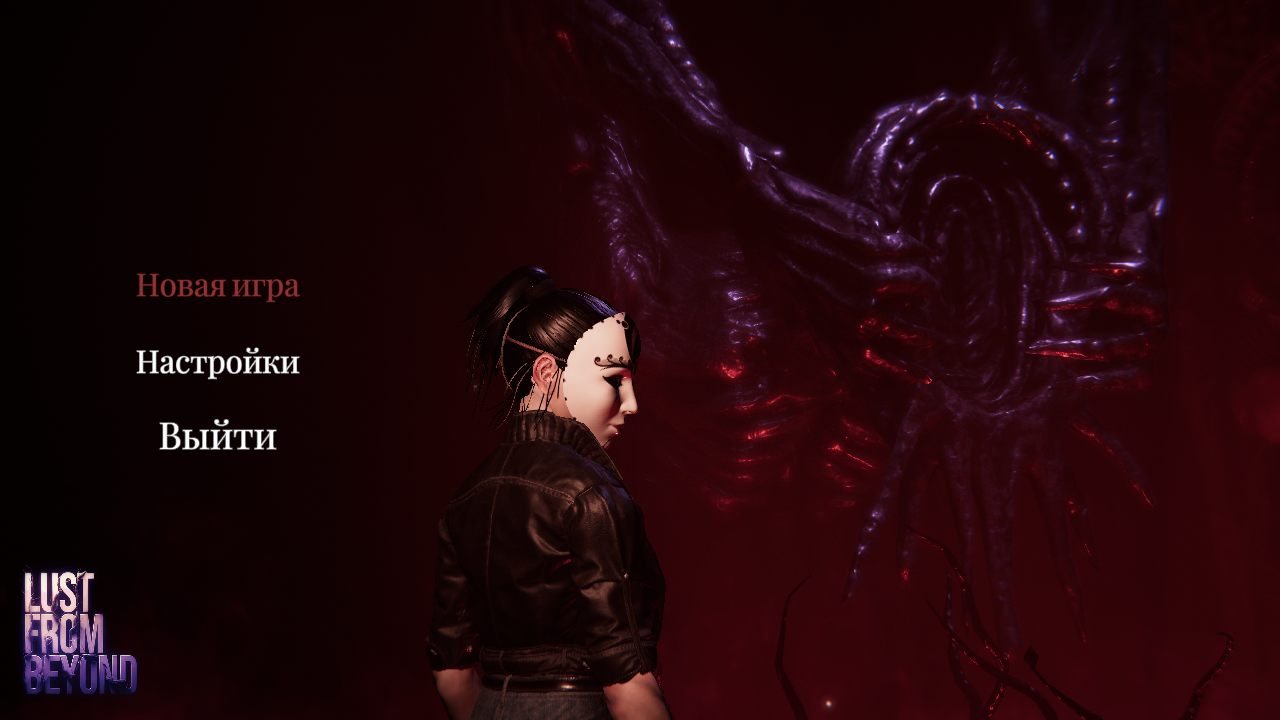Start a new game via Новая игра
This screenshot has height=720, width=1280.
[x=217, y=286]
